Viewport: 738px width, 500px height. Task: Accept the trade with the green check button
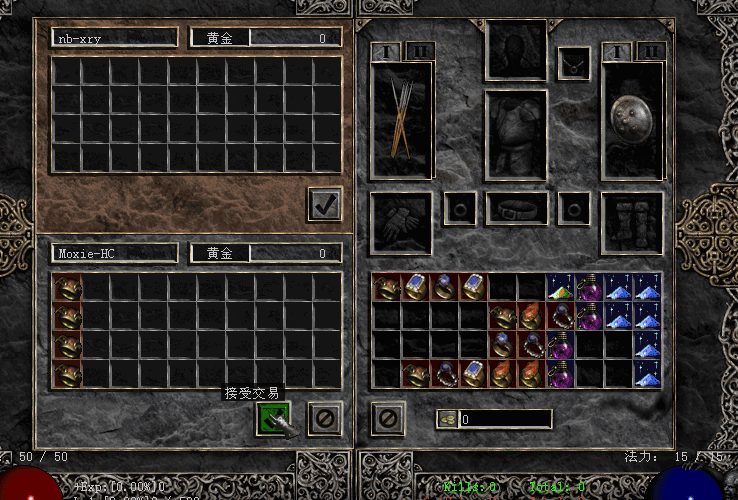[273, 418]
